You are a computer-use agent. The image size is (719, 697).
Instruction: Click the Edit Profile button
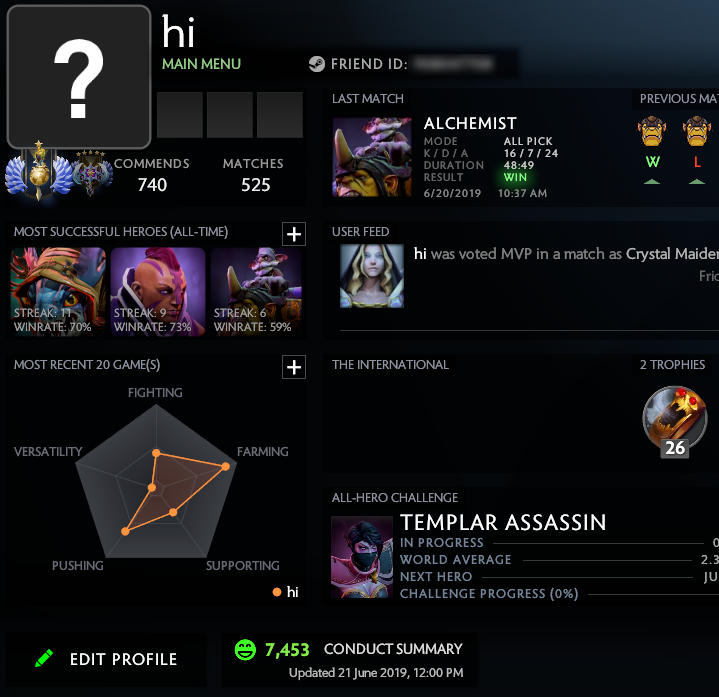pyautogui.click(x=106, y=659)
